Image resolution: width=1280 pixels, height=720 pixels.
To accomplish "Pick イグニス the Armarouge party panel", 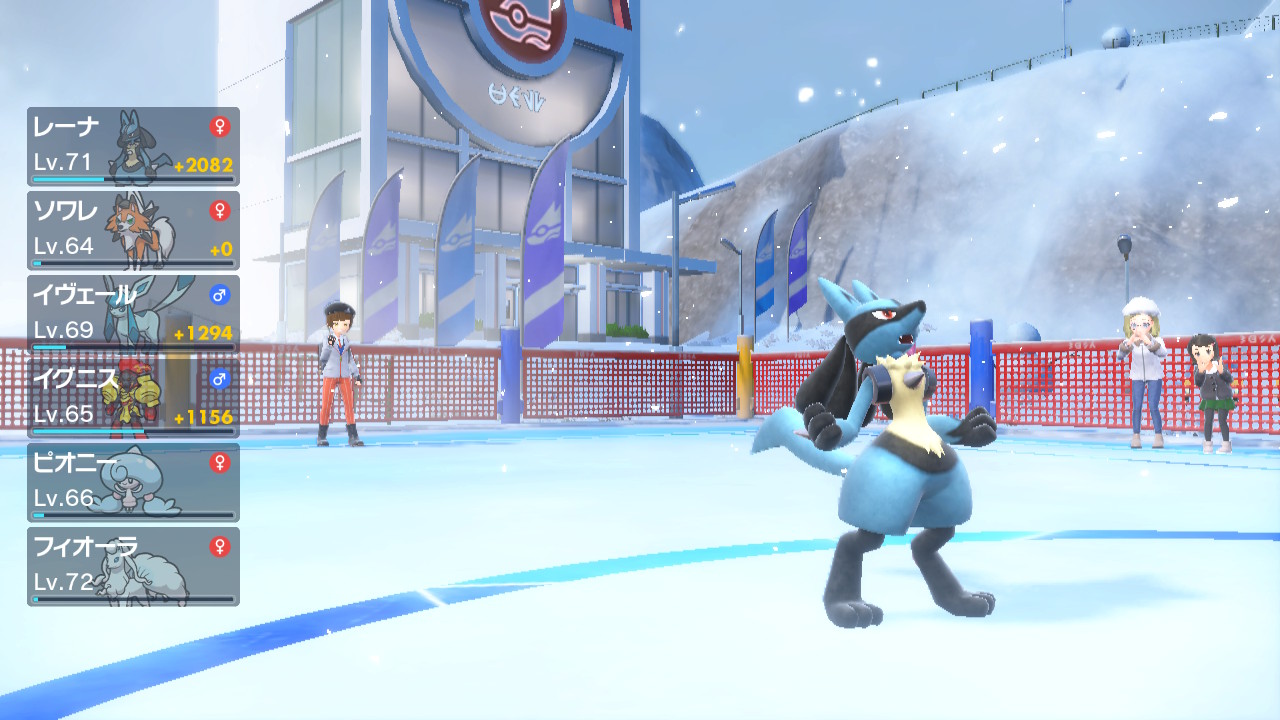I will tap(133, 398).
